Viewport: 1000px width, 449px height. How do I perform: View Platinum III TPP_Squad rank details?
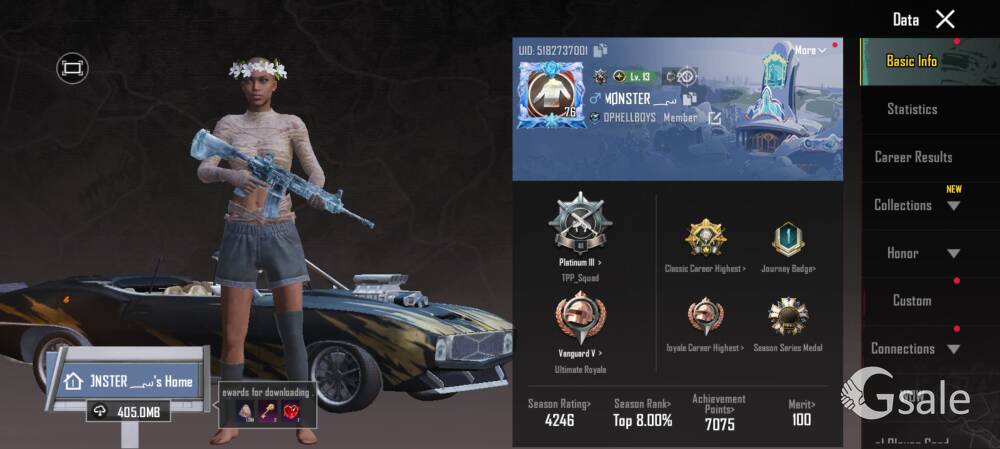580,231
